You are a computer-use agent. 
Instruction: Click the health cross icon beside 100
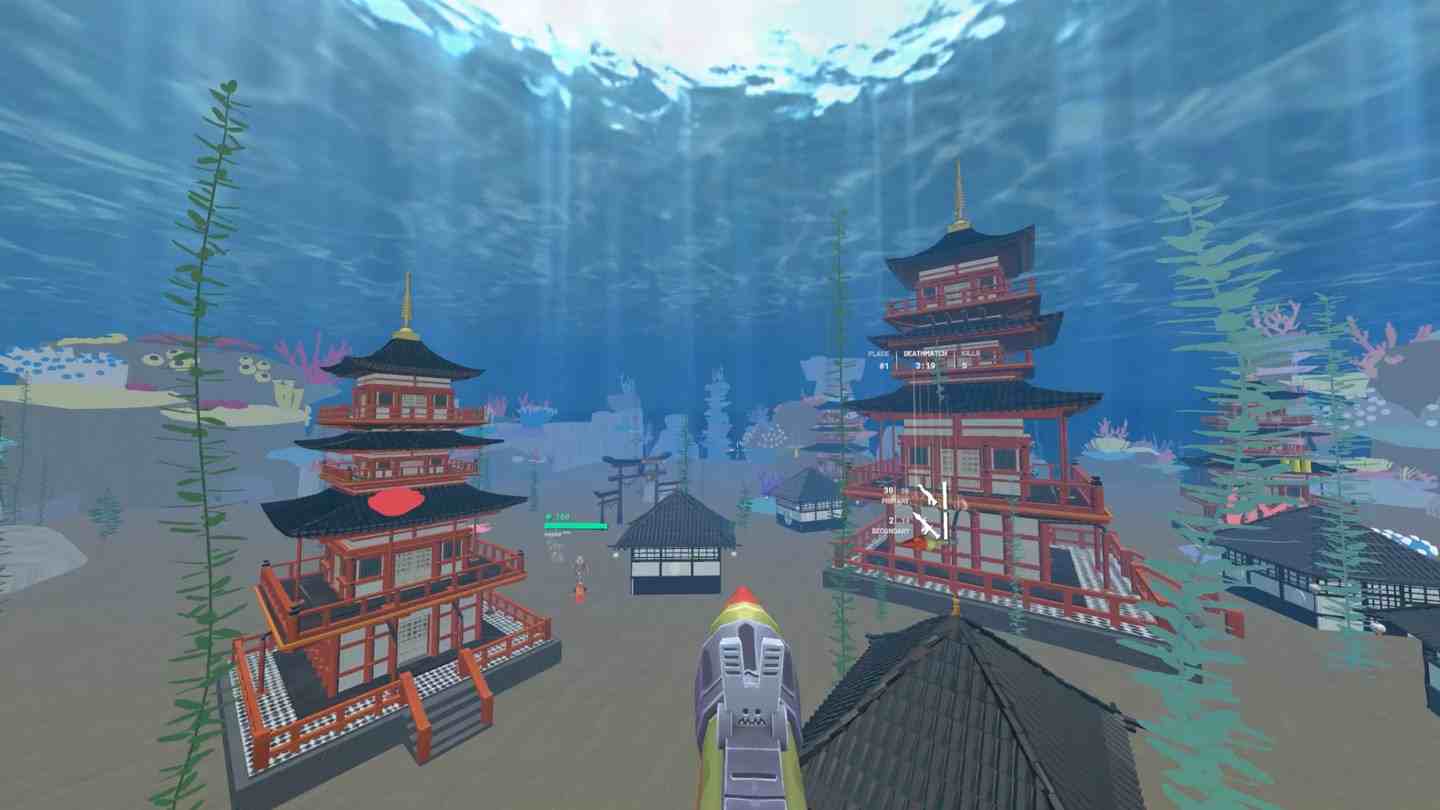pyautogui.click(x=548, y=516)
